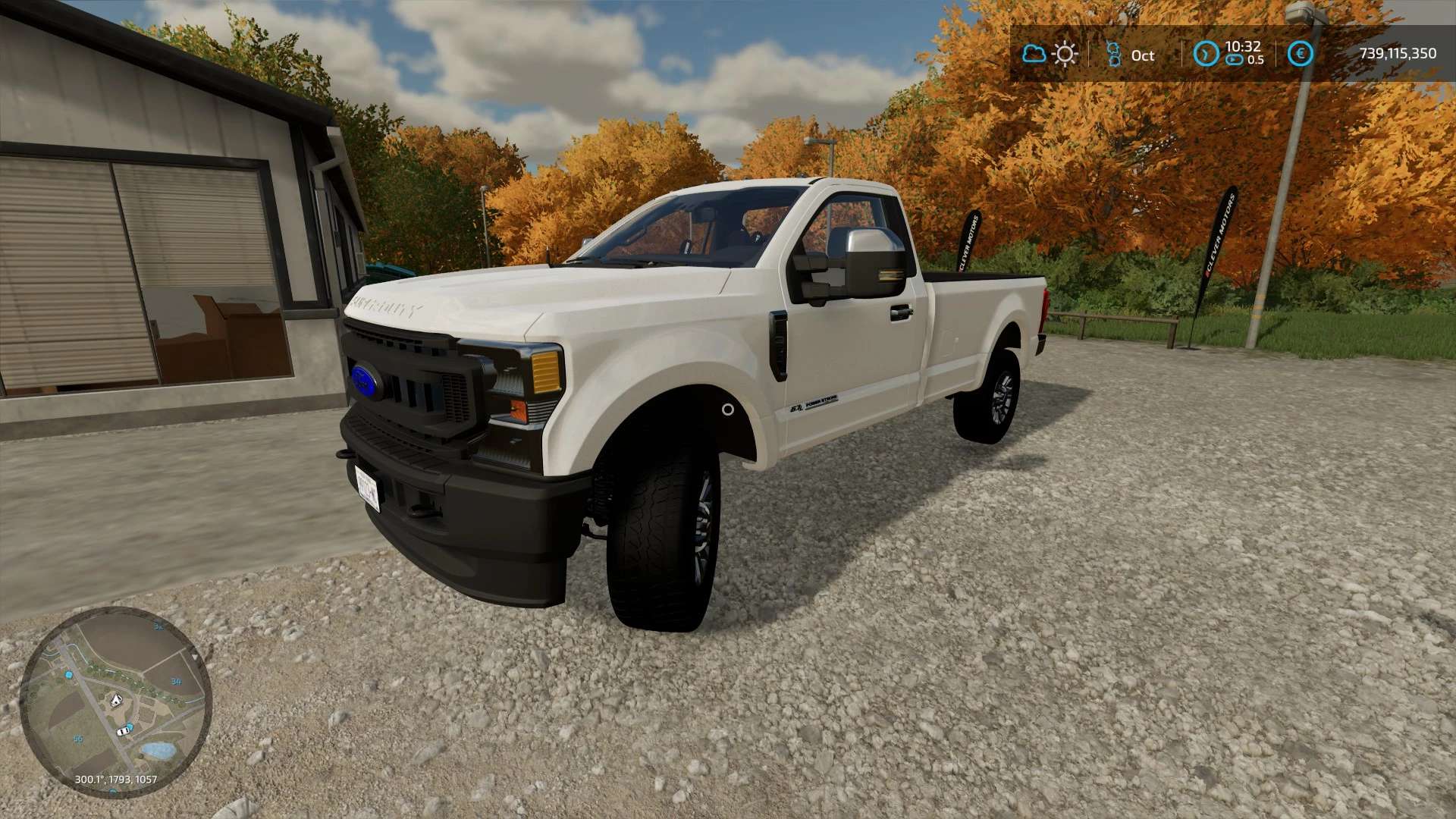Viewport: 1456px width, 819px height.
Task: Click the euro currency icon
Action: [x=1301, y=54]
